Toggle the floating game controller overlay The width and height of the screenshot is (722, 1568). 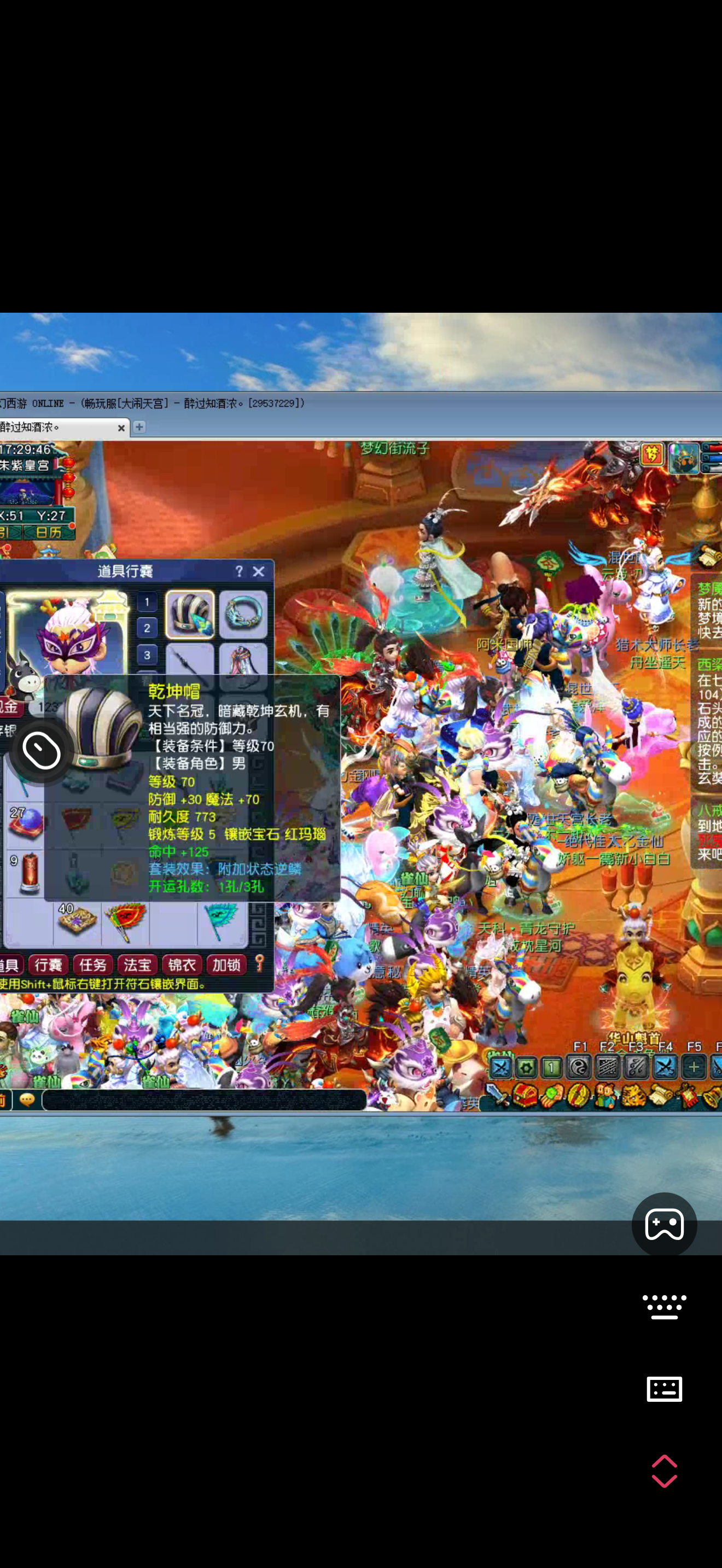pyautogui.click(x=664, y=1225)
